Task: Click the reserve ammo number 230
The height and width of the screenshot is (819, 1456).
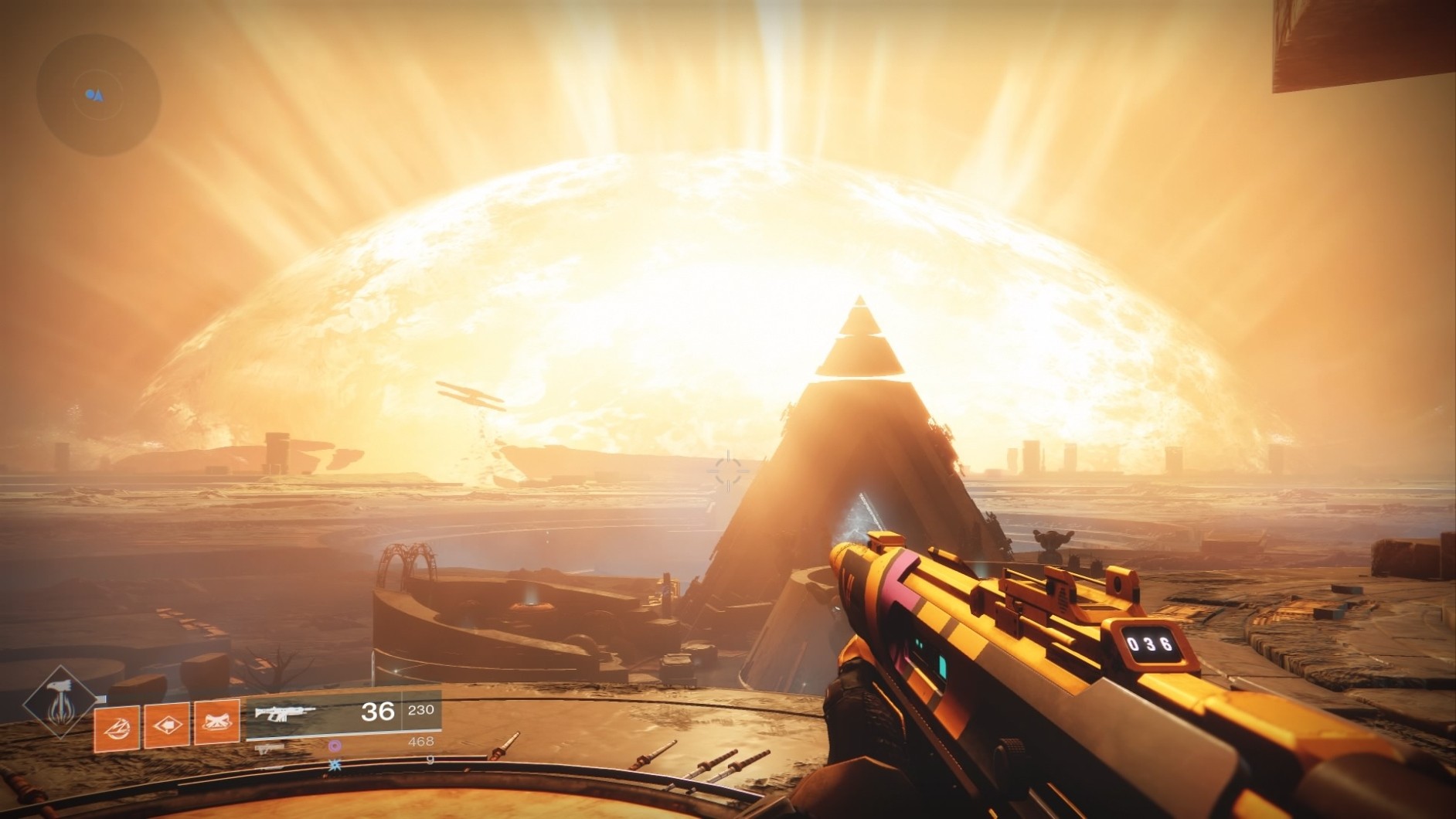Action: (420, 711)
